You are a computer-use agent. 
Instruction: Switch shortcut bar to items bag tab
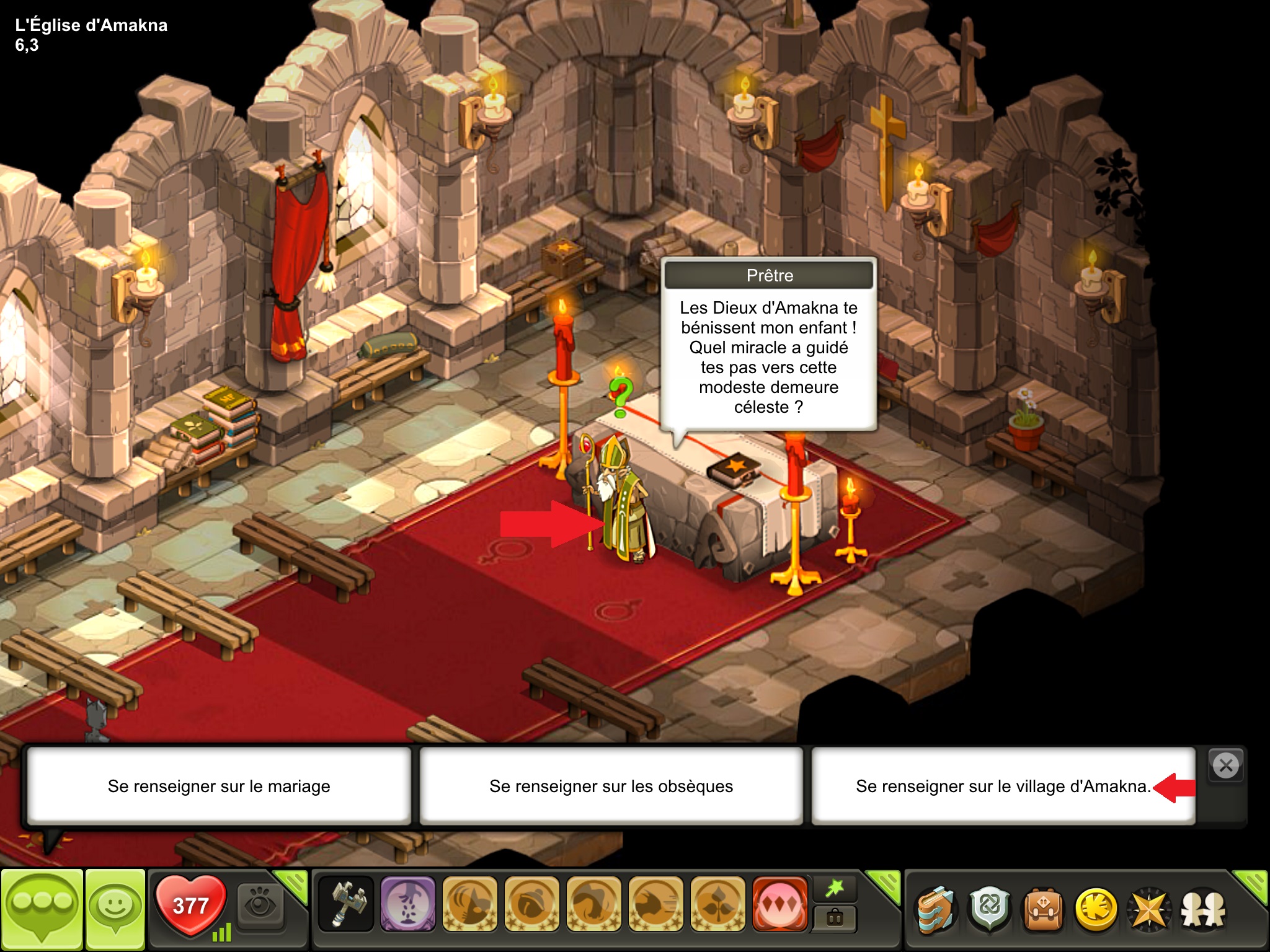pos(835,919)
